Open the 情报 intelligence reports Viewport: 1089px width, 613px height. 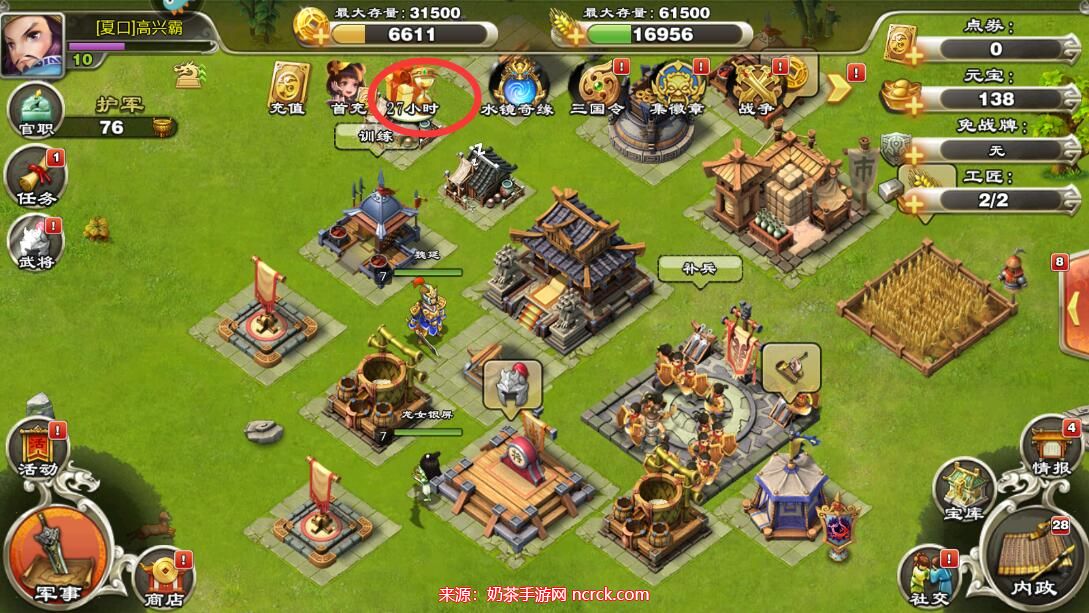click(1052, 448)
